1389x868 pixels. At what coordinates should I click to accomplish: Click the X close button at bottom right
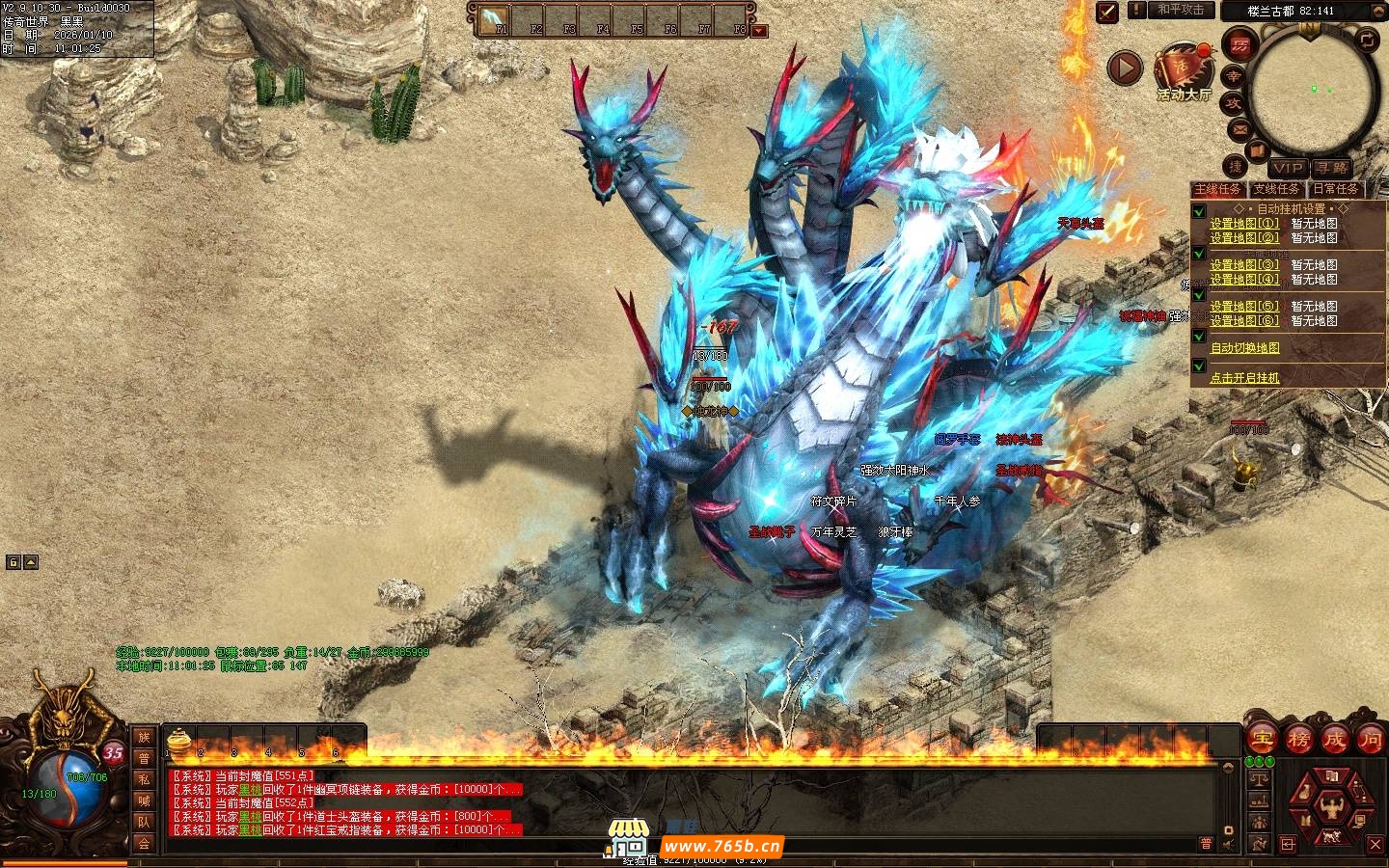coord(1375,845)
